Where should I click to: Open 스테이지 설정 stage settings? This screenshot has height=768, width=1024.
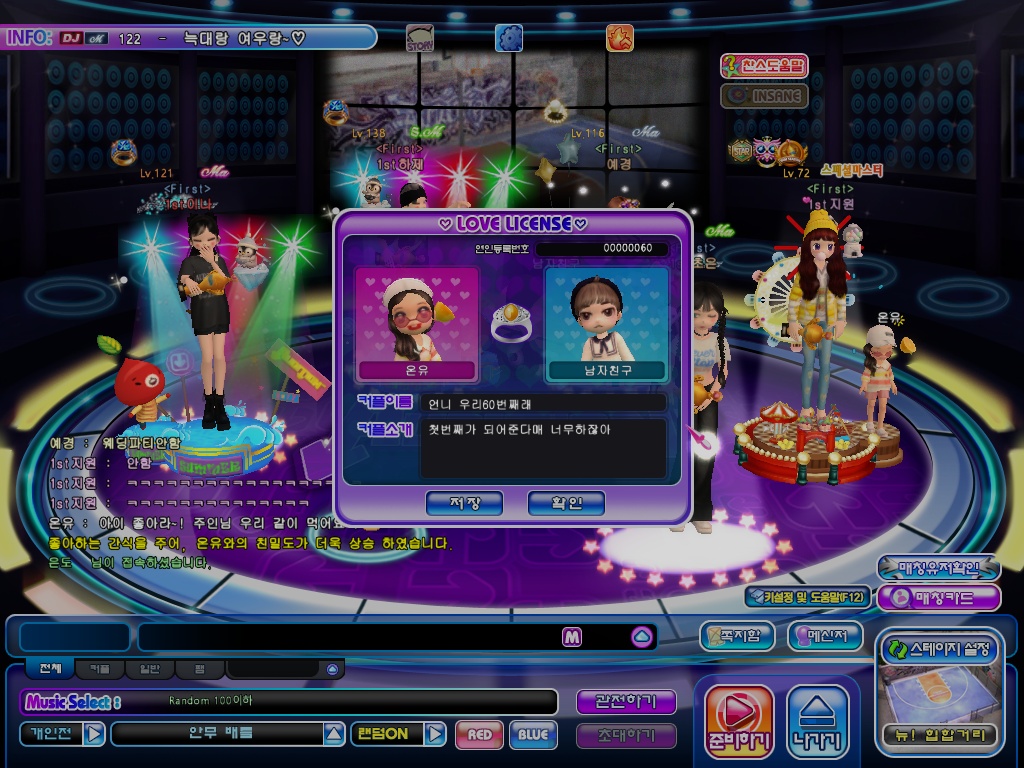[939, 650]
